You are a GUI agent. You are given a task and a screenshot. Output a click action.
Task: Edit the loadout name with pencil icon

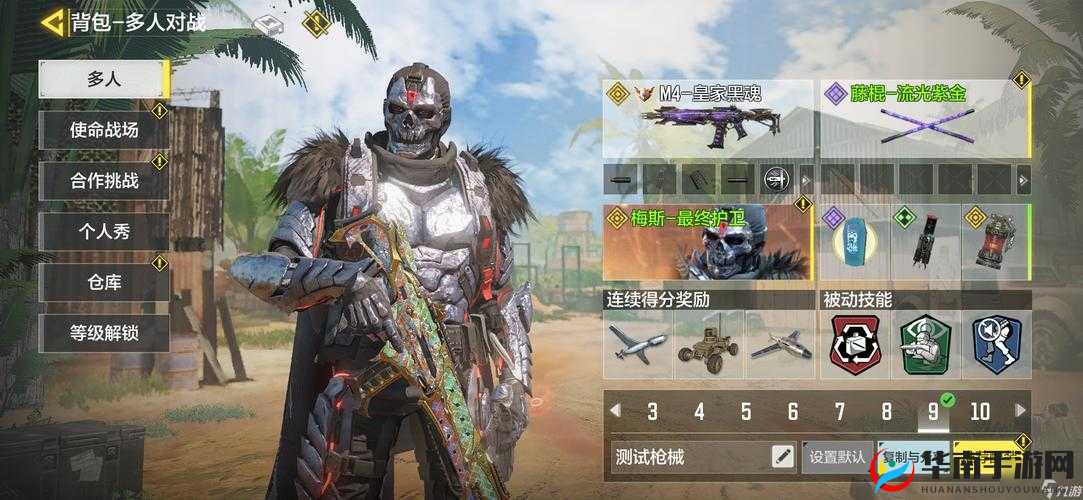pos(782,457)
